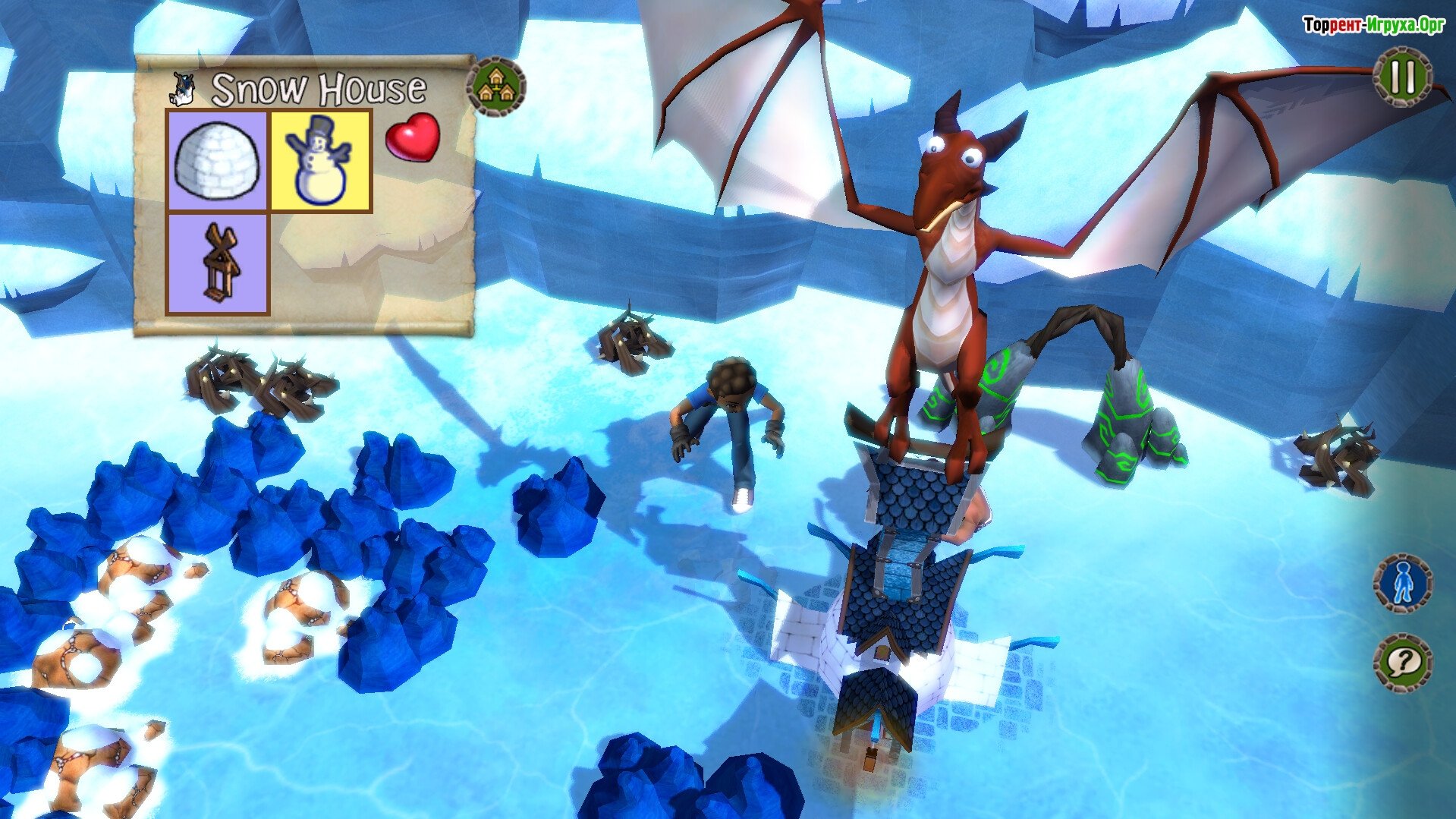Pick the wooden windmill tile

pyautogui.click(x=217, y=263)
